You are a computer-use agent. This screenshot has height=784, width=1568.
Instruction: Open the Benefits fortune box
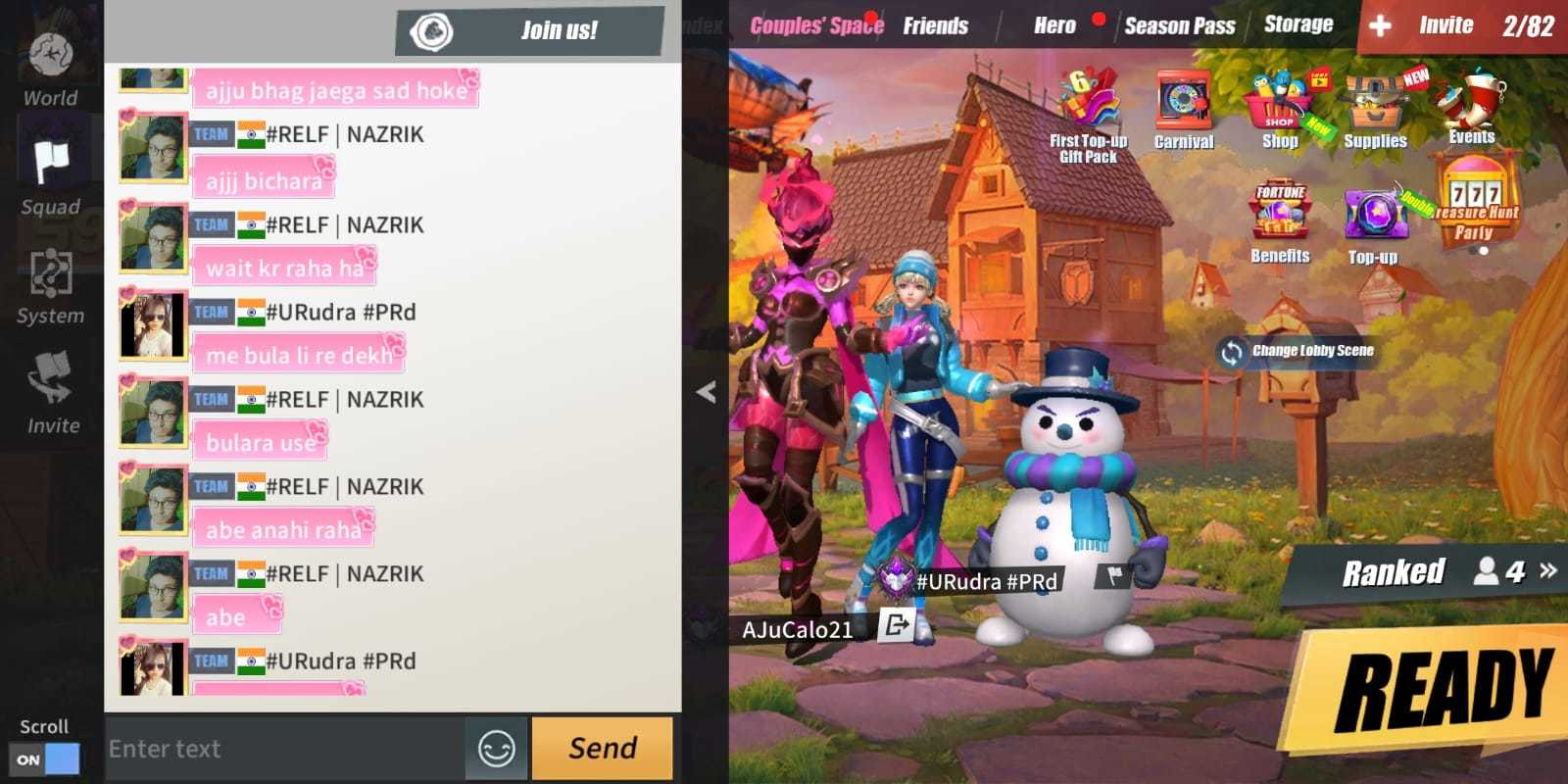(x=1279, y=211)
